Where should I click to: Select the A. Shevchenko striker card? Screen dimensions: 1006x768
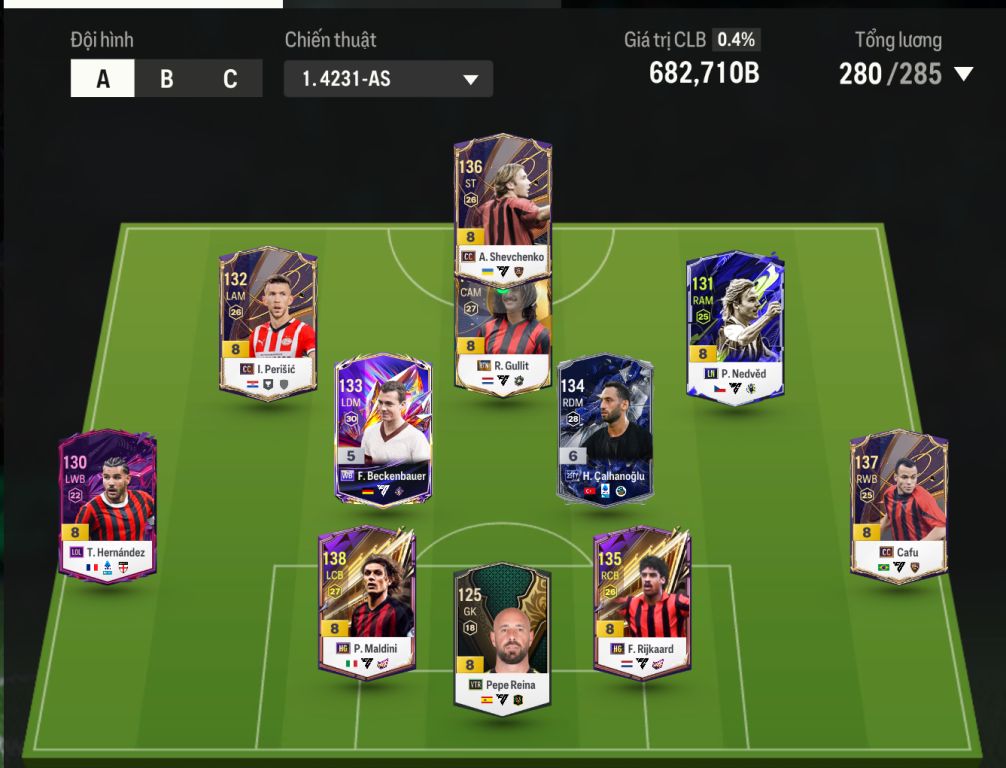click(x=503, y=200)
